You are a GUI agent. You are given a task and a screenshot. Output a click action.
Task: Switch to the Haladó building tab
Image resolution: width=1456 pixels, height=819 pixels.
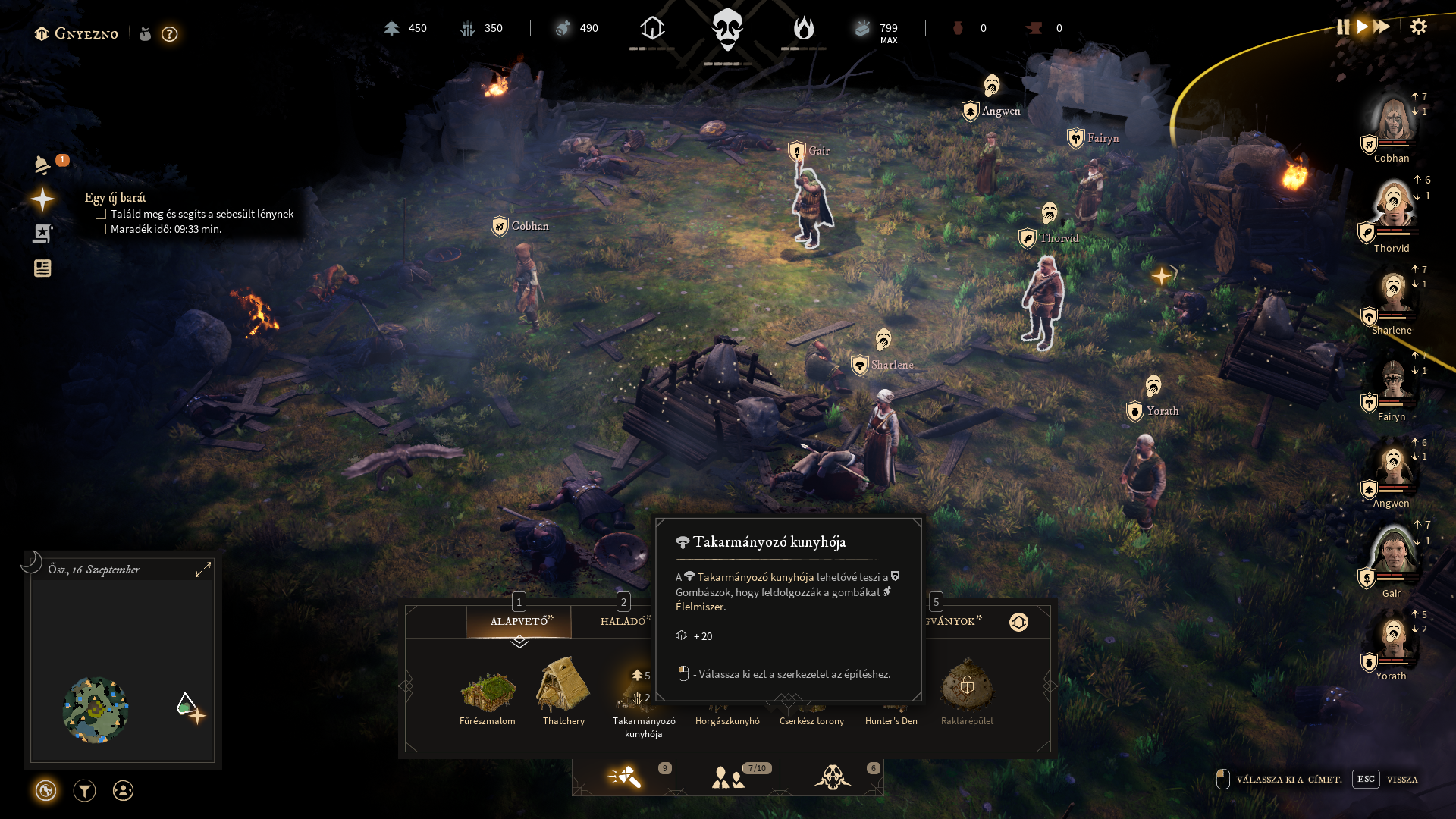623,621
